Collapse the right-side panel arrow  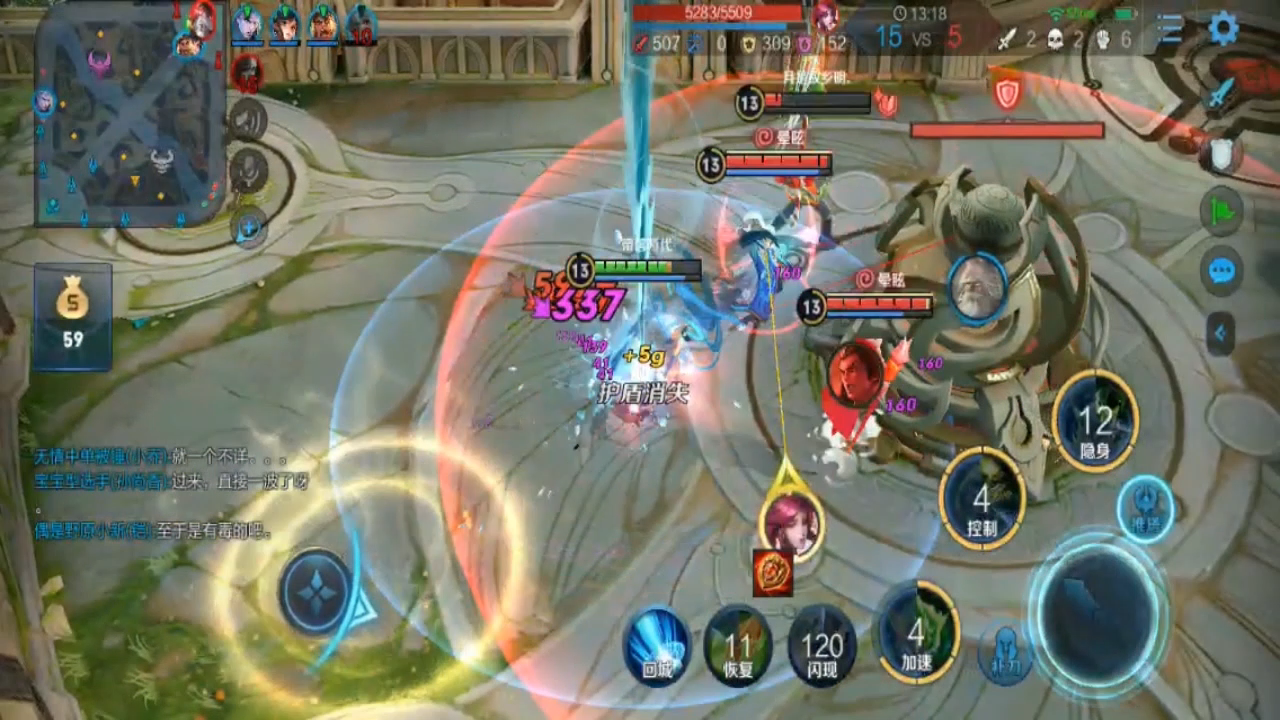tap(1220, 333)
